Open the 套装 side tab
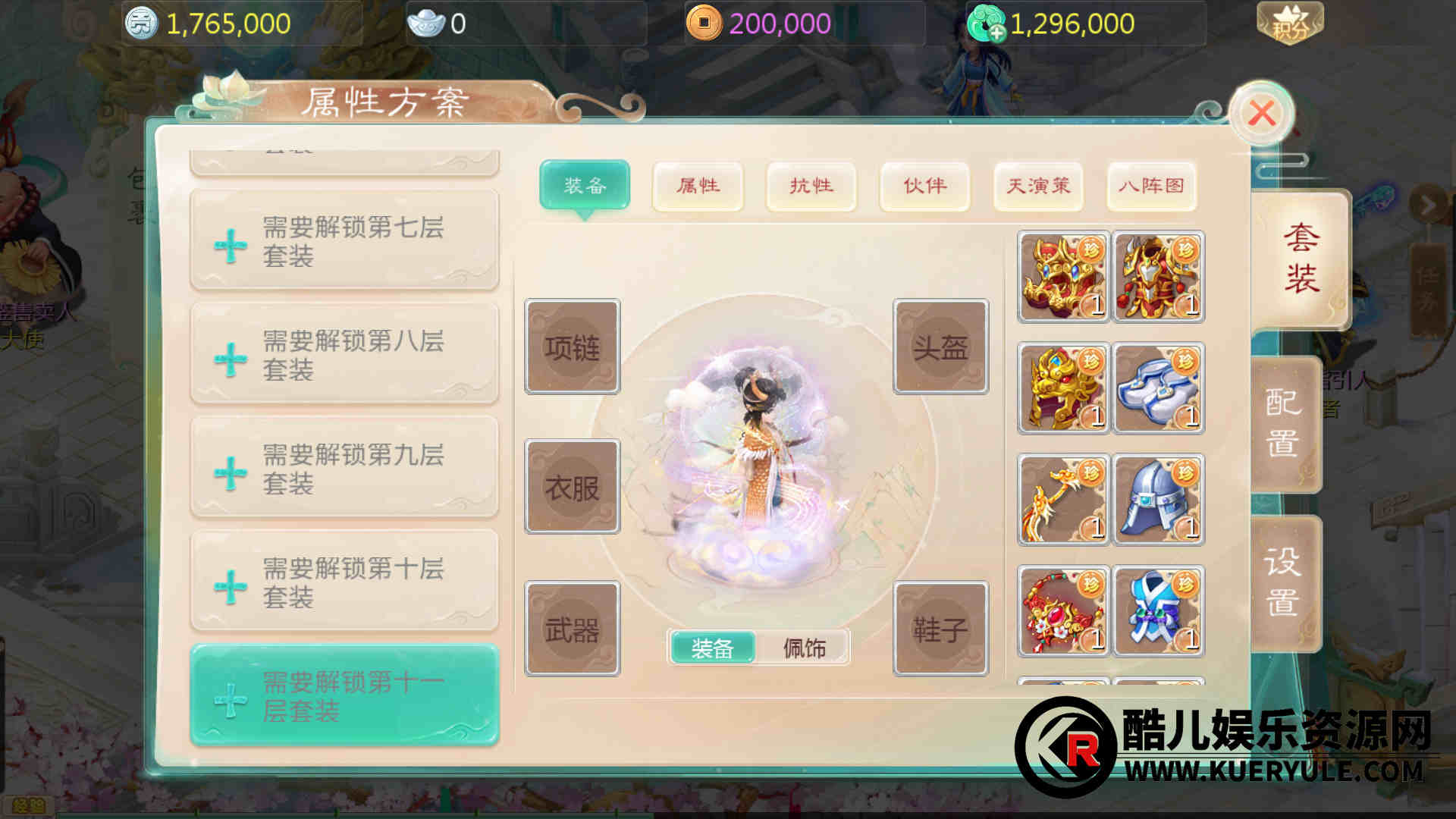The image size is (1456, 819). click(x=1301, y=259)
